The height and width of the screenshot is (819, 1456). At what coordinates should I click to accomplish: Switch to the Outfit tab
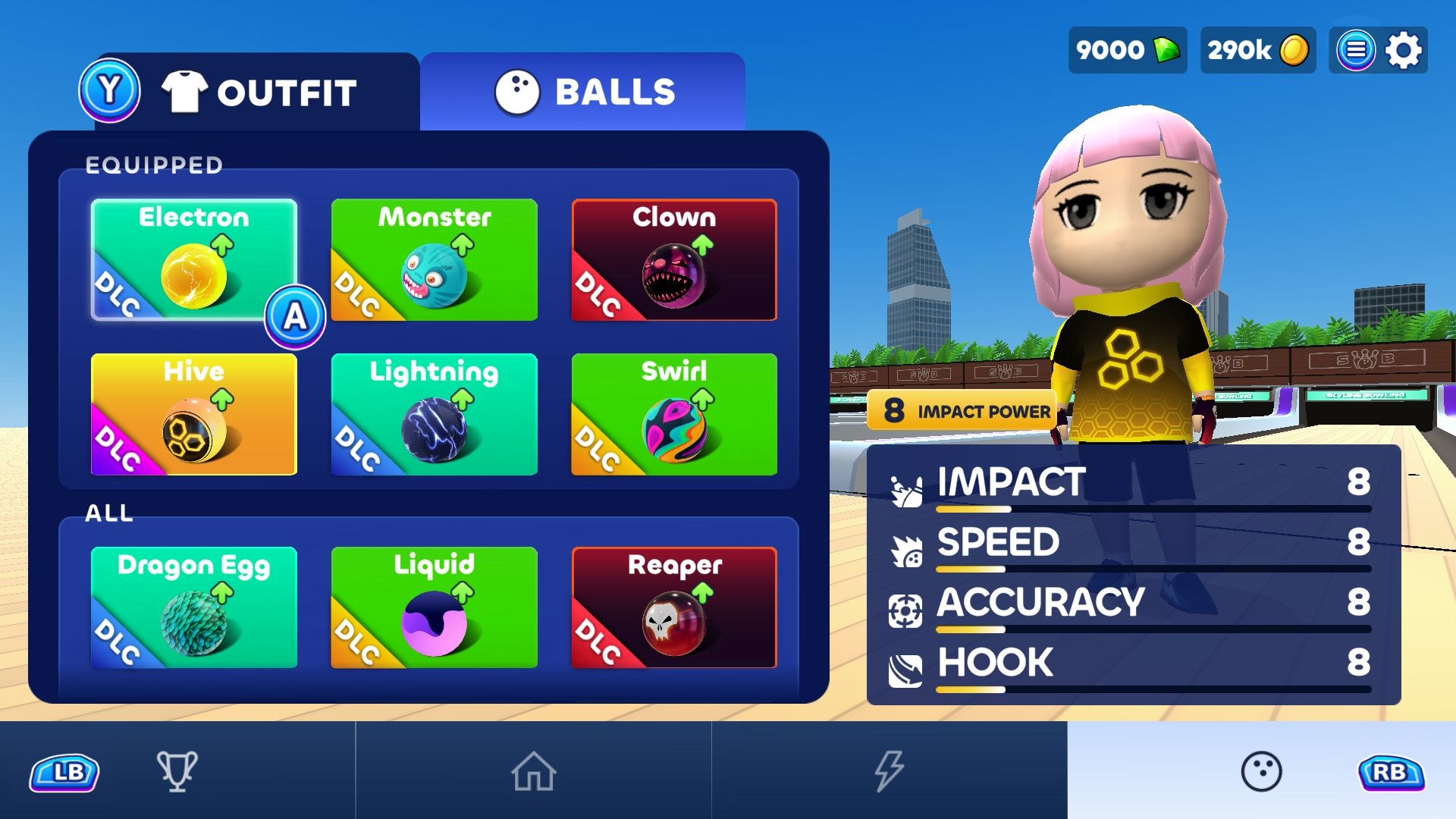[x=258, y=93]
